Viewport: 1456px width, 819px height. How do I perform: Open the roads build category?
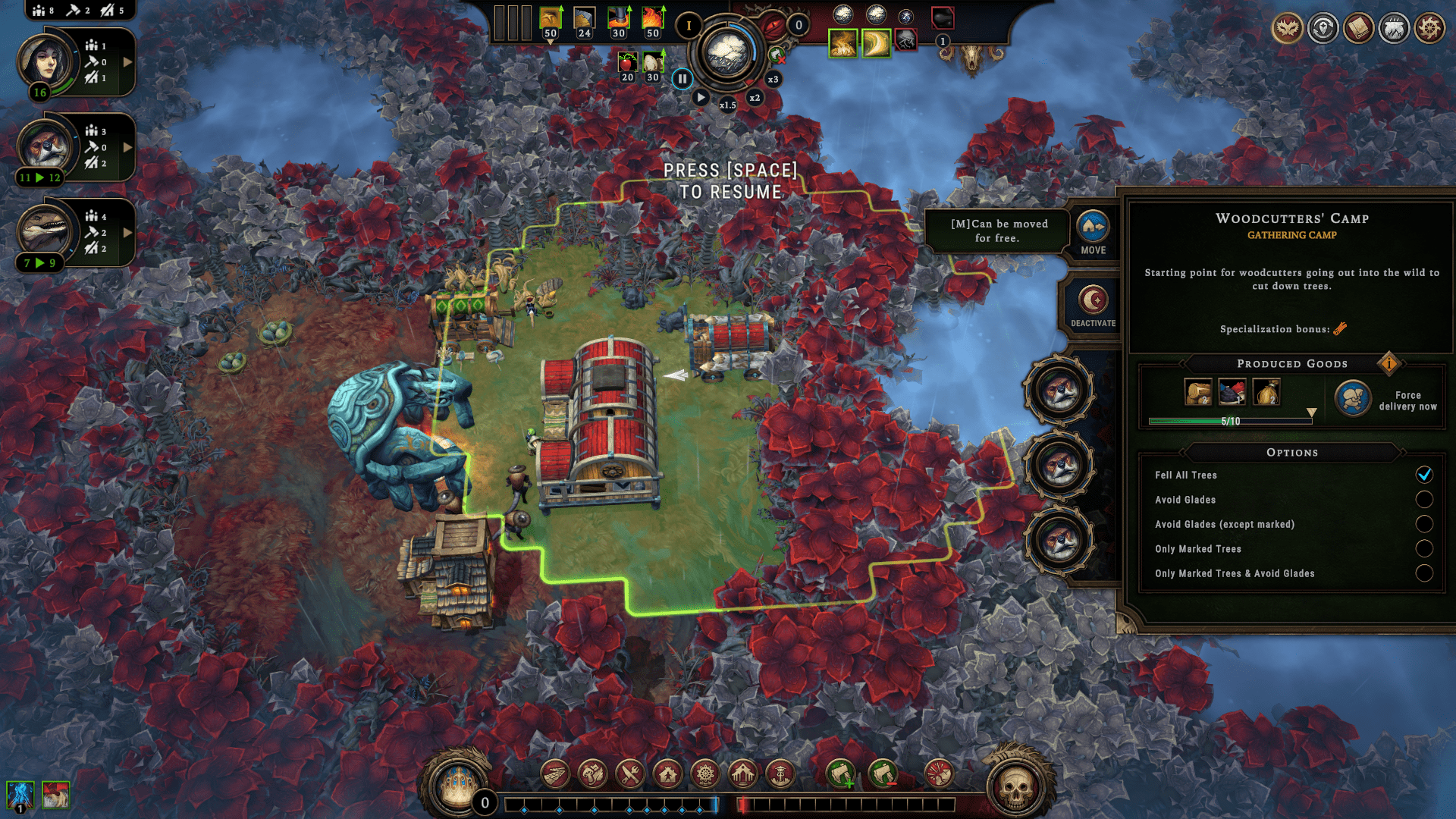(556, 774)
